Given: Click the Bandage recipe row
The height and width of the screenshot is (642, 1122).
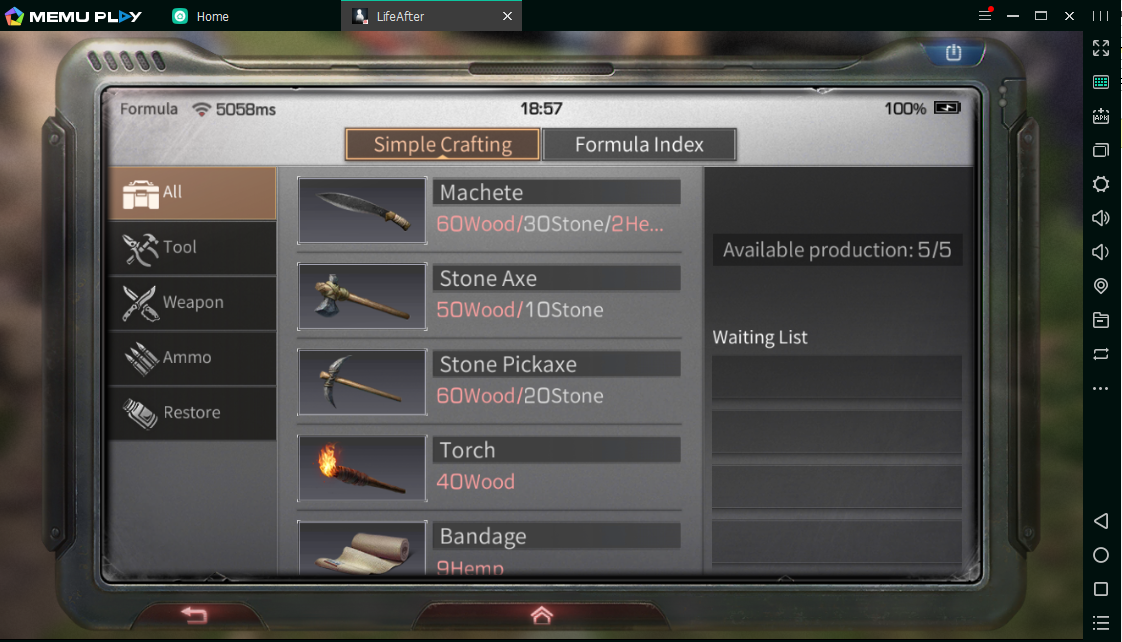Looking at the screenshot, I should click(x=490, y=548).
